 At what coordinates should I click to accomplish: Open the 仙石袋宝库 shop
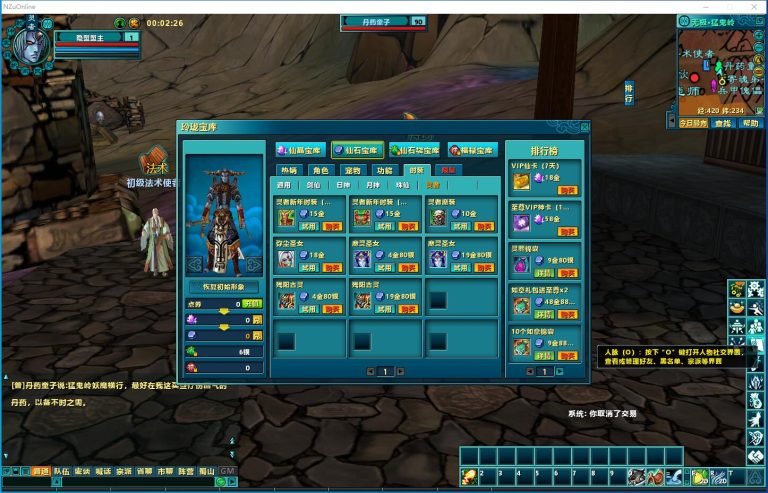(x=417, y=150)
